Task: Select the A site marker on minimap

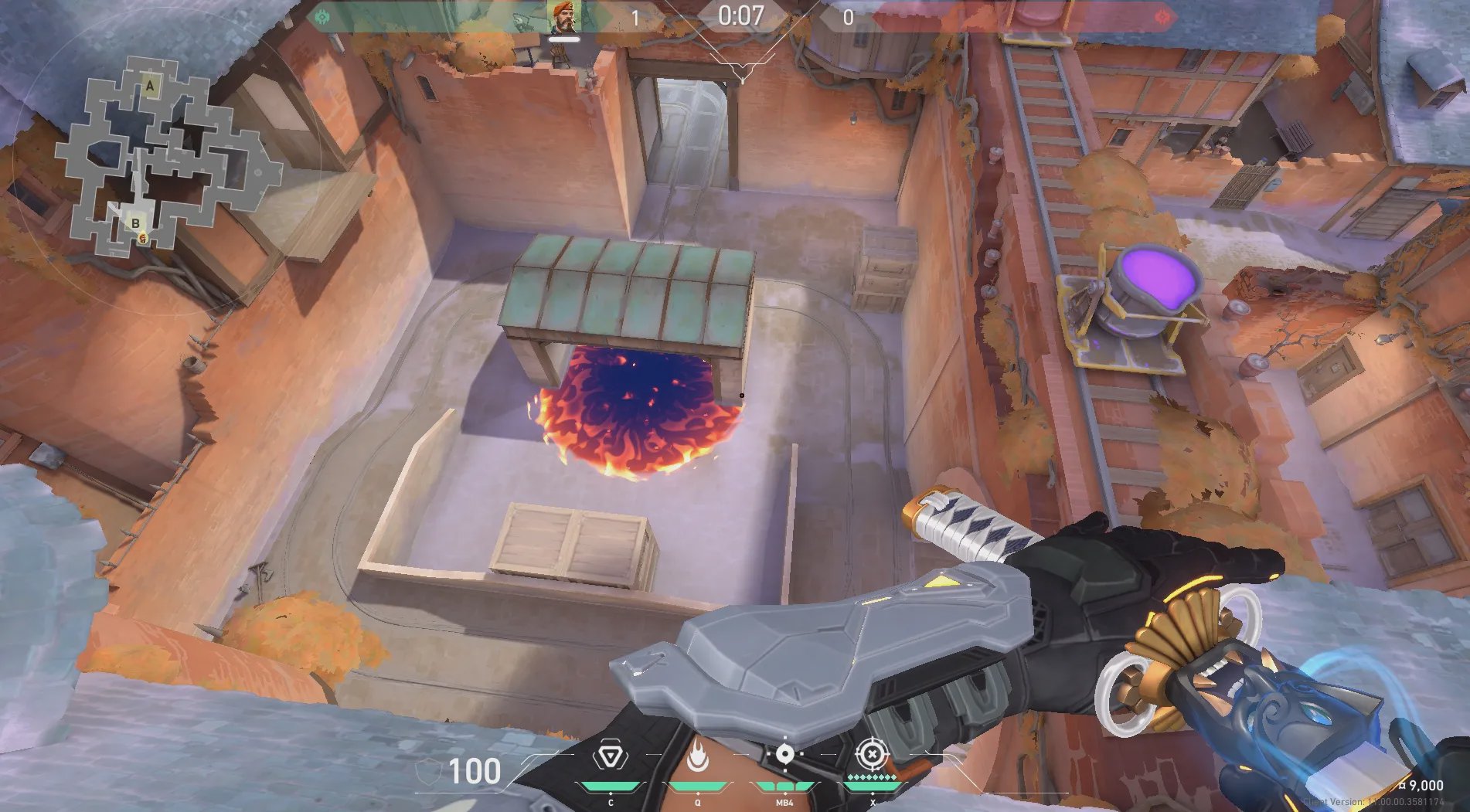Action: [x=150, y=86]
